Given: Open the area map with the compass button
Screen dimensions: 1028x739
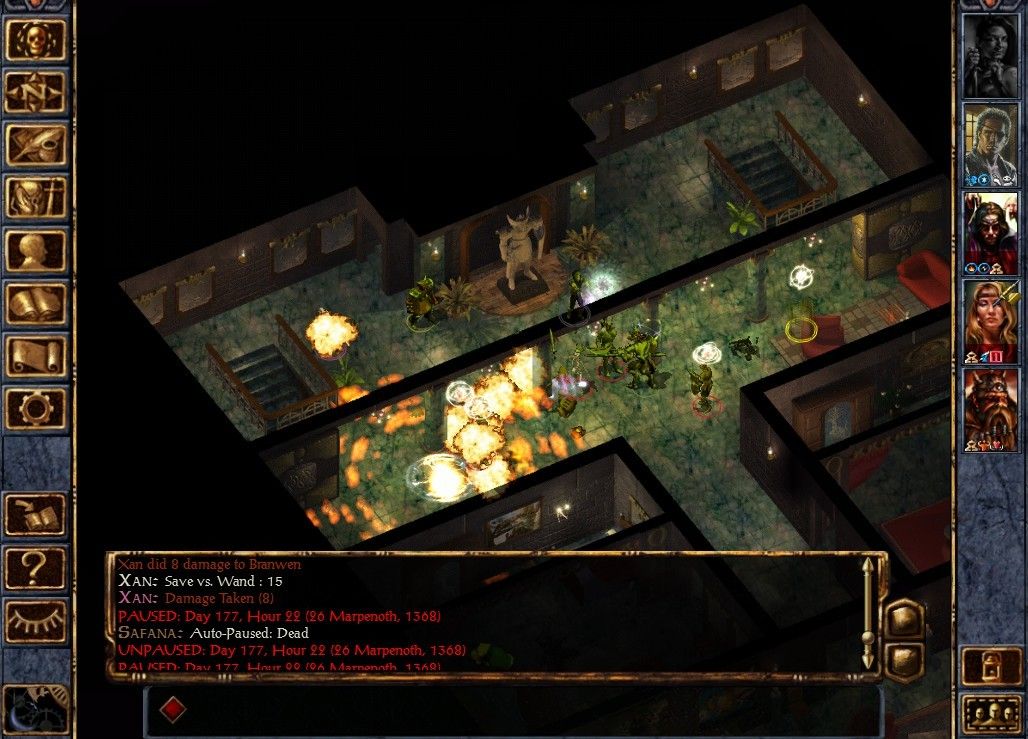Looking at the screenshot, I should point(36,92).
